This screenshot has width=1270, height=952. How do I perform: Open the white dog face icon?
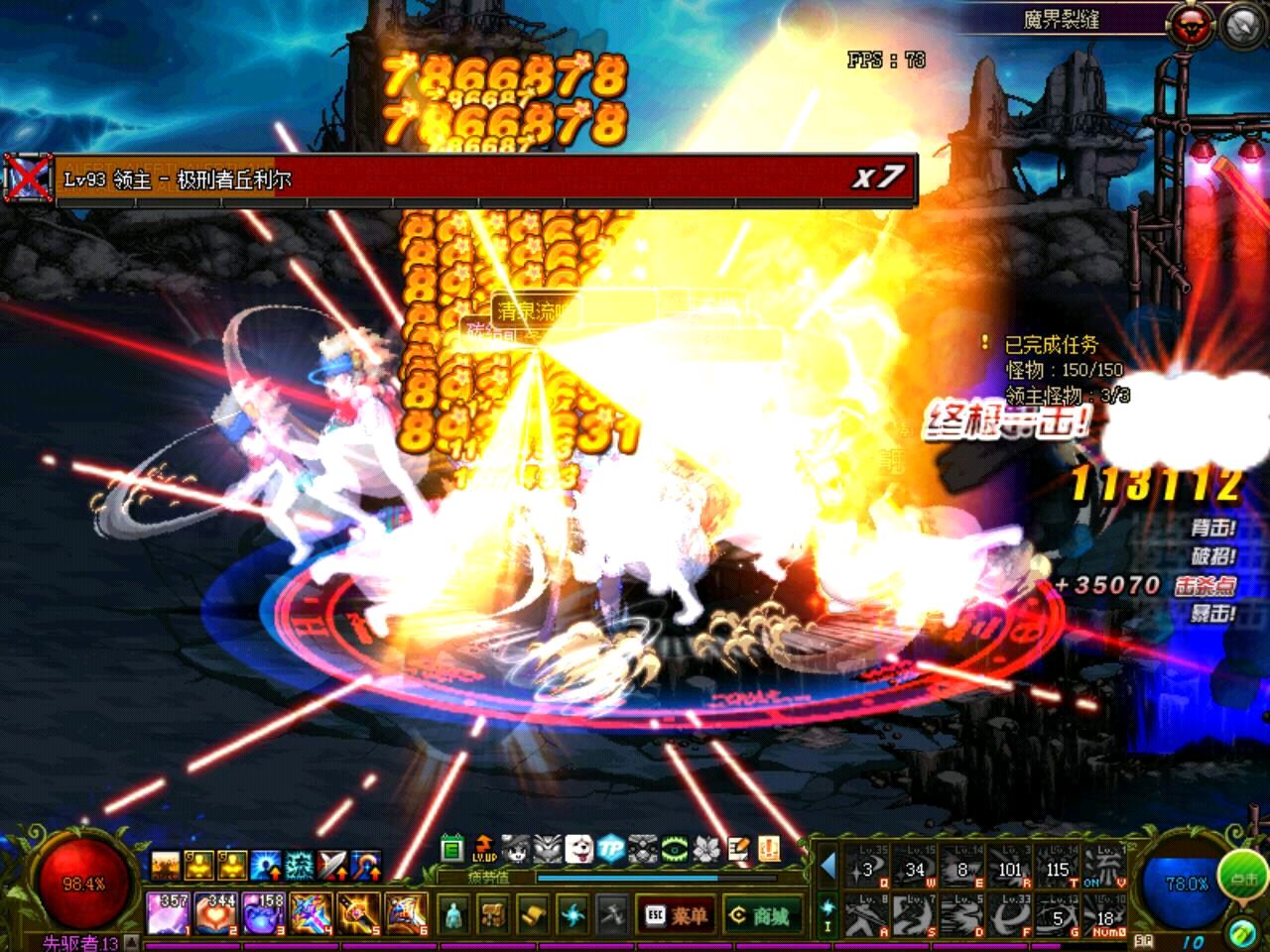pyautogui.click(x=579, y=849)
